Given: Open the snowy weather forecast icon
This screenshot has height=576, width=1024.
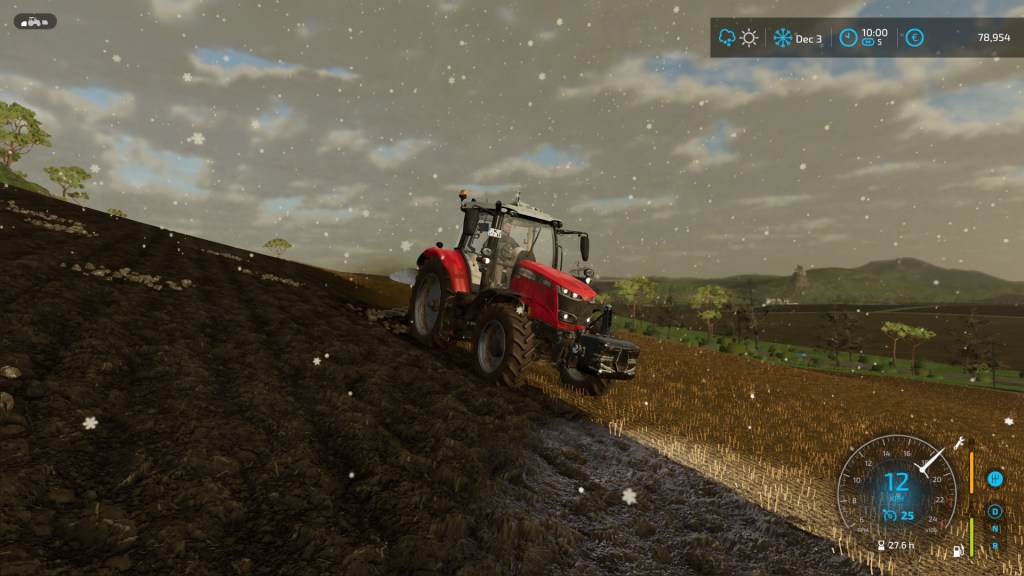Looking at the screenshot, I should (727, 38).
